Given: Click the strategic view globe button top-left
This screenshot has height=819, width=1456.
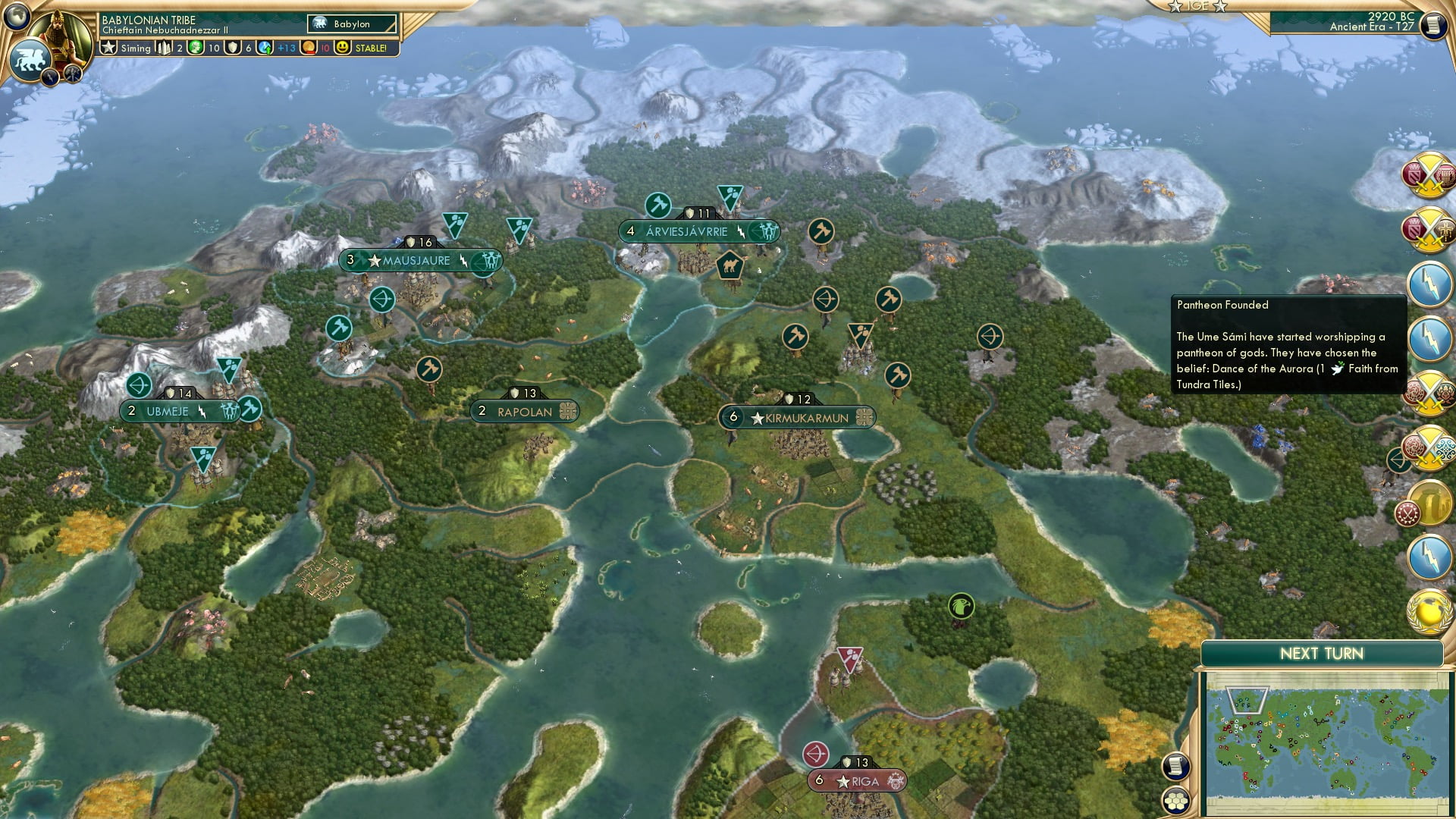Looking at the screenshot, I should 15,18.
